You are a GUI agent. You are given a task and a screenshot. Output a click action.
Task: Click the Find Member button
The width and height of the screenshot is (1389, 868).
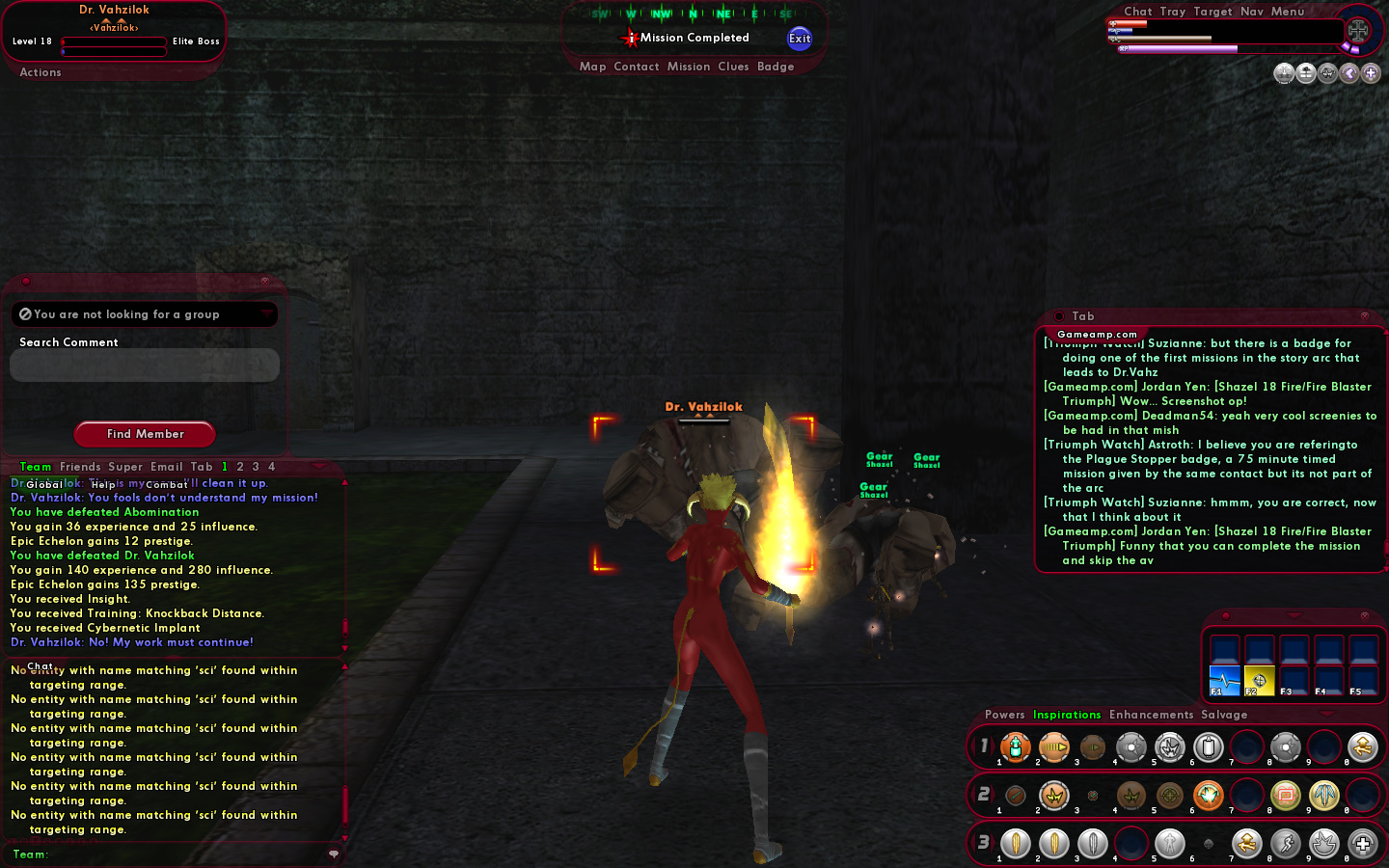pyautogui.click(x=145, y=434)
